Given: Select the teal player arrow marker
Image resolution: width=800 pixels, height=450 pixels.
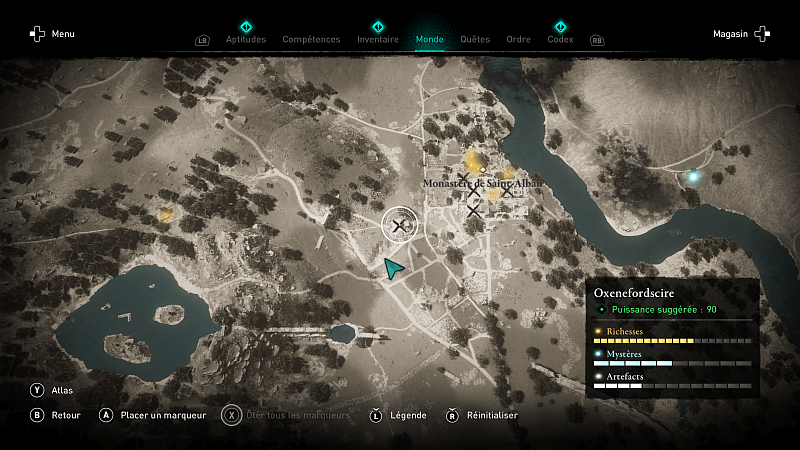Looking at the screenshot, I should coord(395,267).
